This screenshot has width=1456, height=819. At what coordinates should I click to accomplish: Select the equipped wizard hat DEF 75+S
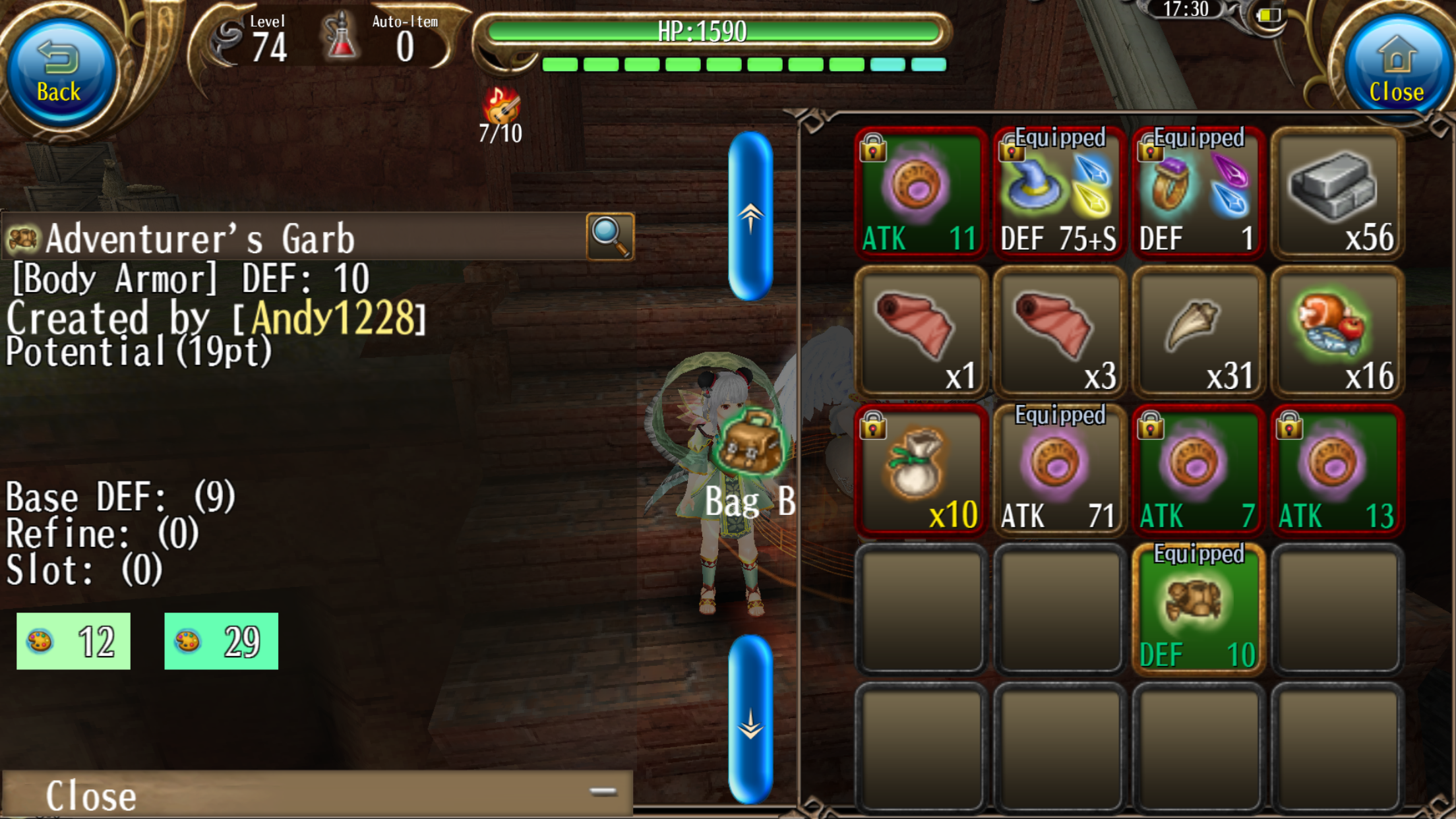click(1059, 193)
